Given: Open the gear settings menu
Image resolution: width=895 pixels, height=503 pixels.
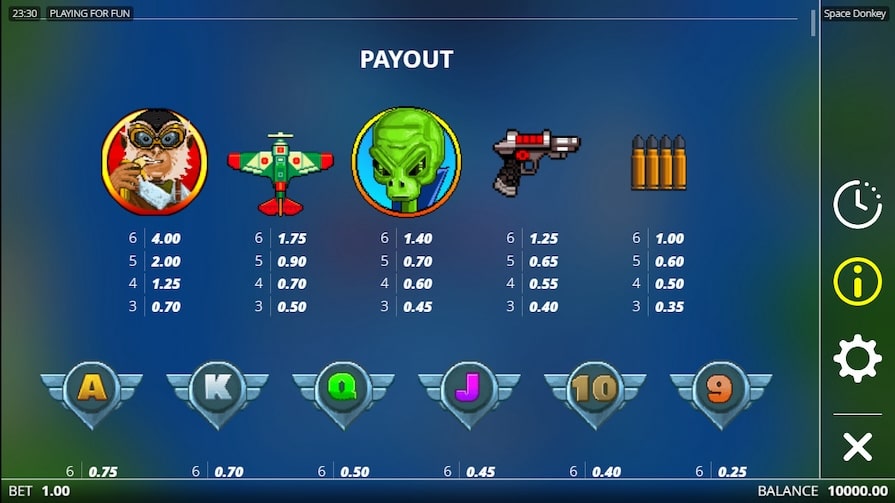Looking at the screenshot, I should 857,358.
